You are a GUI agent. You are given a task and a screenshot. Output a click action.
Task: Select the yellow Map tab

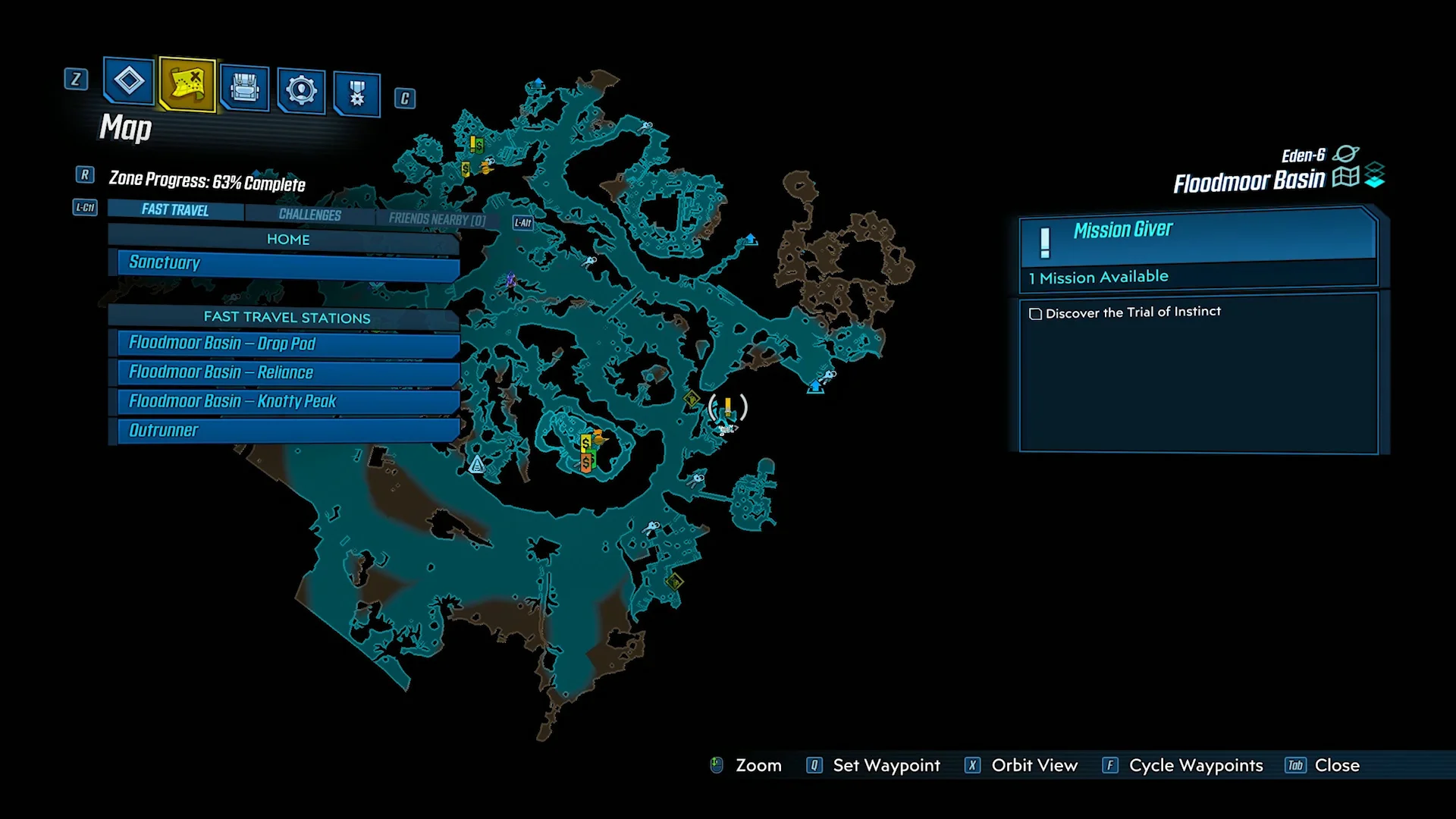coord(187,83)
